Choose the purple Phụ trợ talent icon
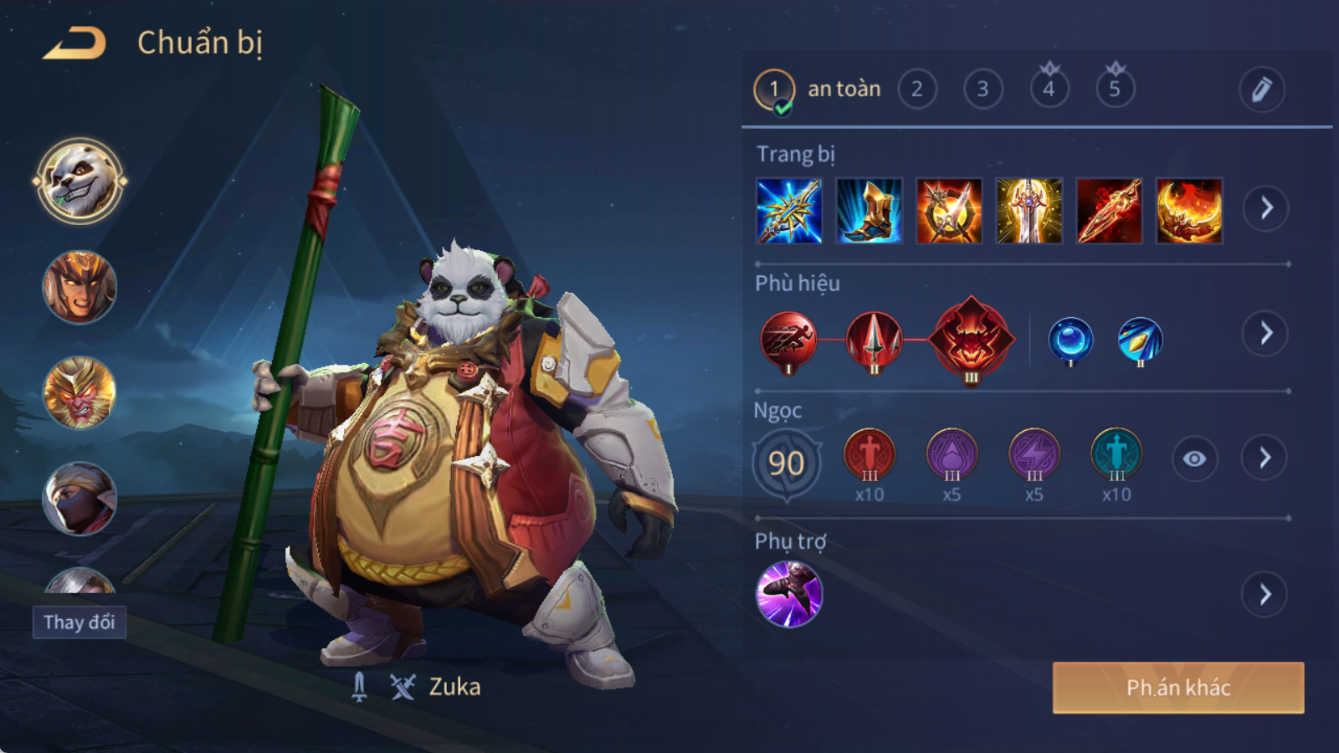 (789, 594)
